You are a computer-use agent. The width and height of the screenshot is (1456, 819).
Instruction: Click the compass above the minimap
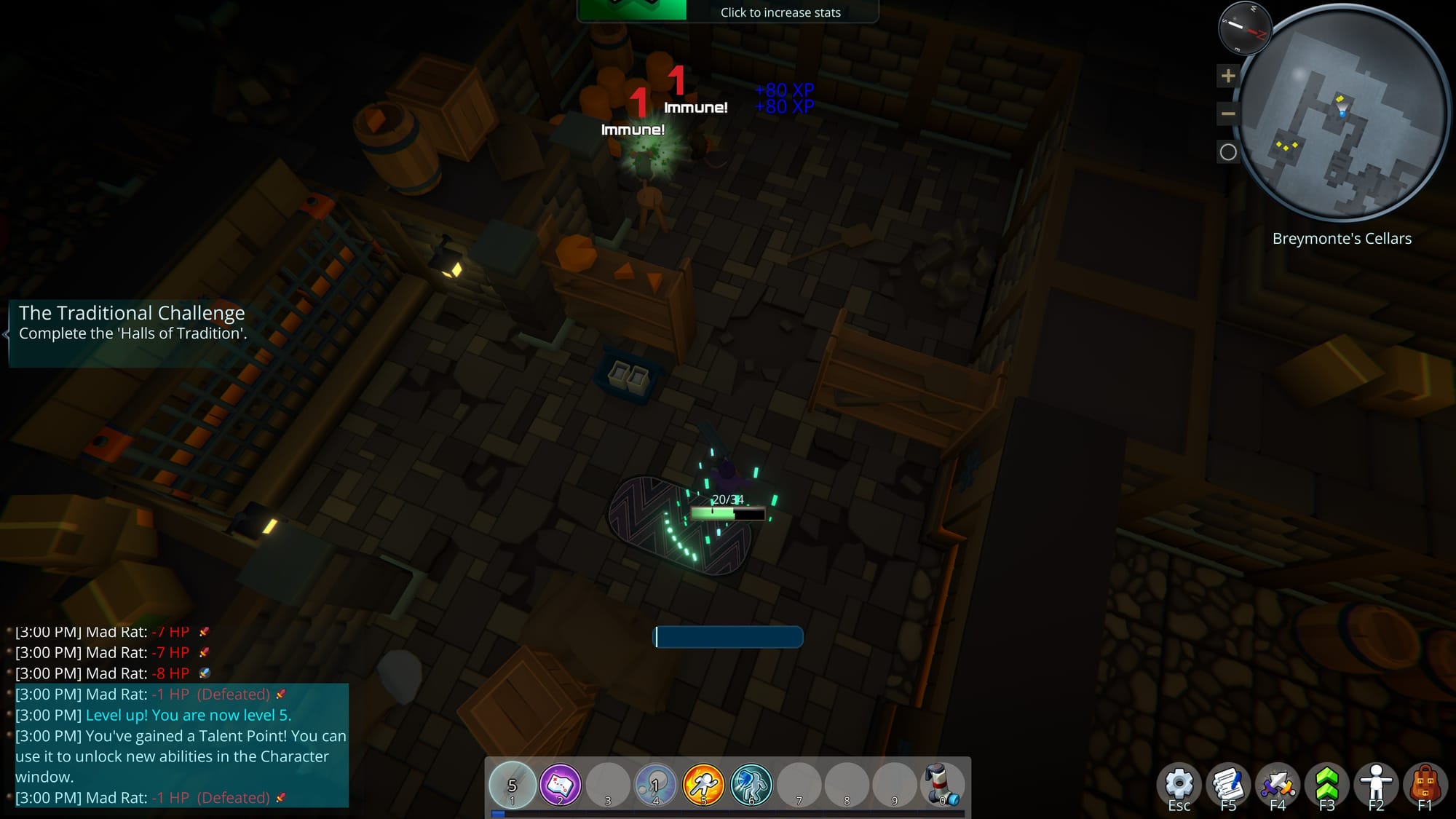click(1245, 28)
